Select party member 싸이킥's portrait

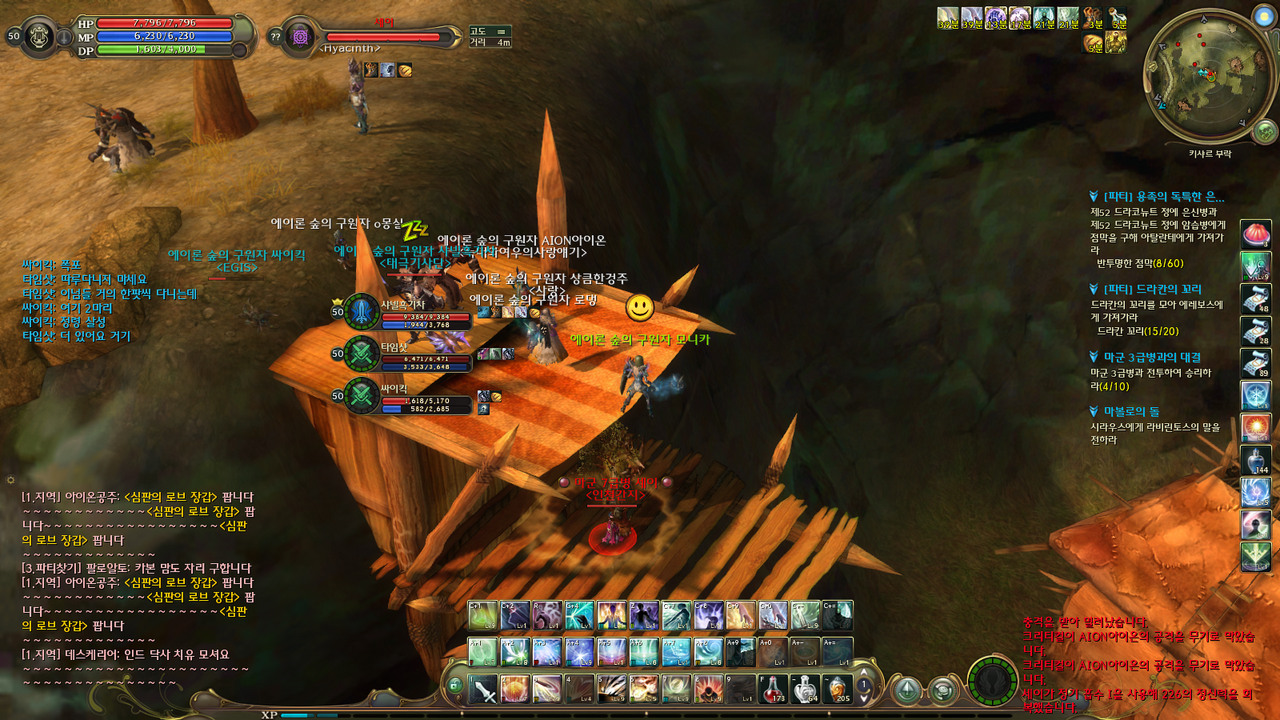click(362, 395)
